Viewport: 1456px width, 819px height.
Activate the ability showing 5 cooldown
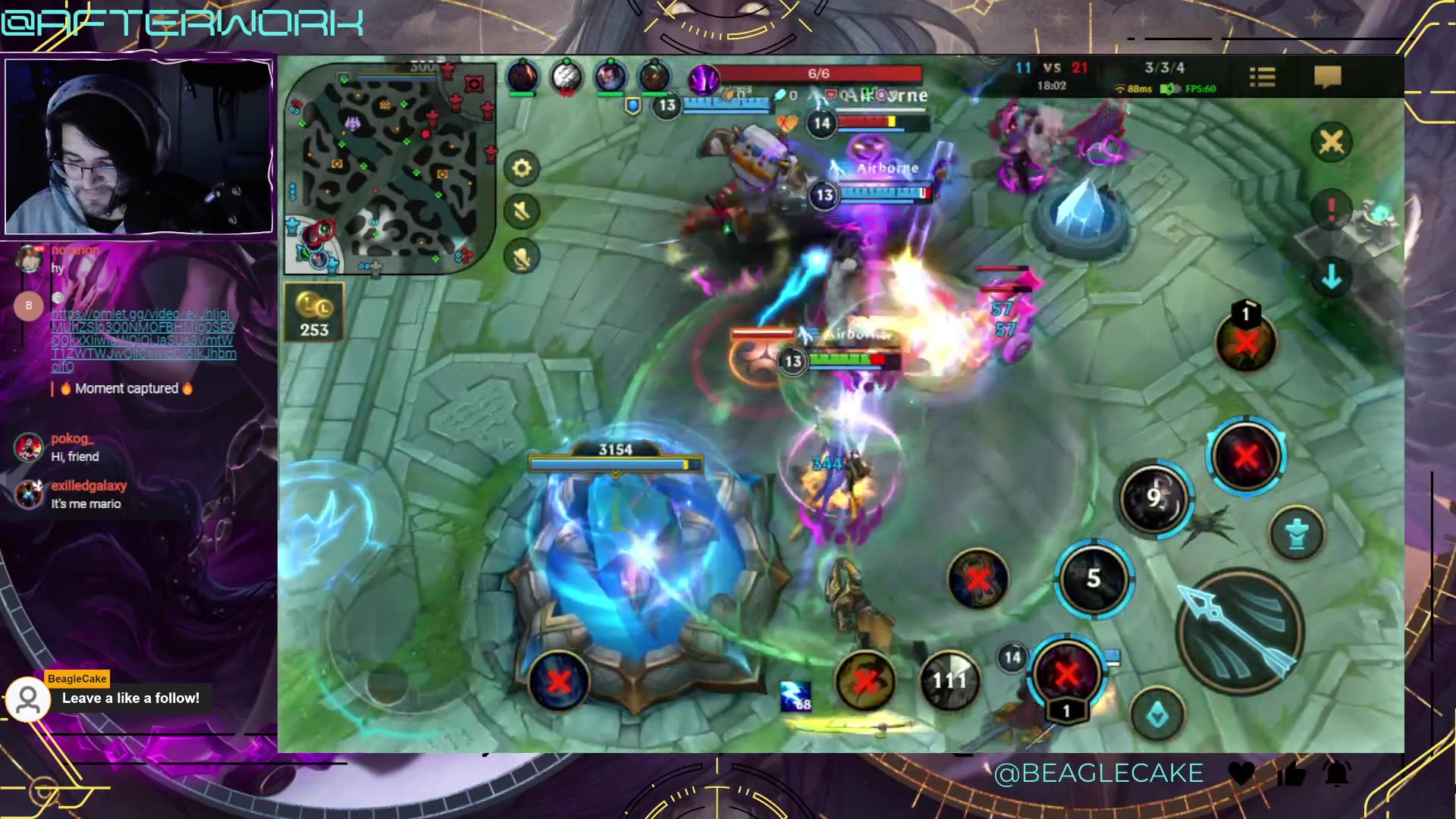[x=1094, y=579]
